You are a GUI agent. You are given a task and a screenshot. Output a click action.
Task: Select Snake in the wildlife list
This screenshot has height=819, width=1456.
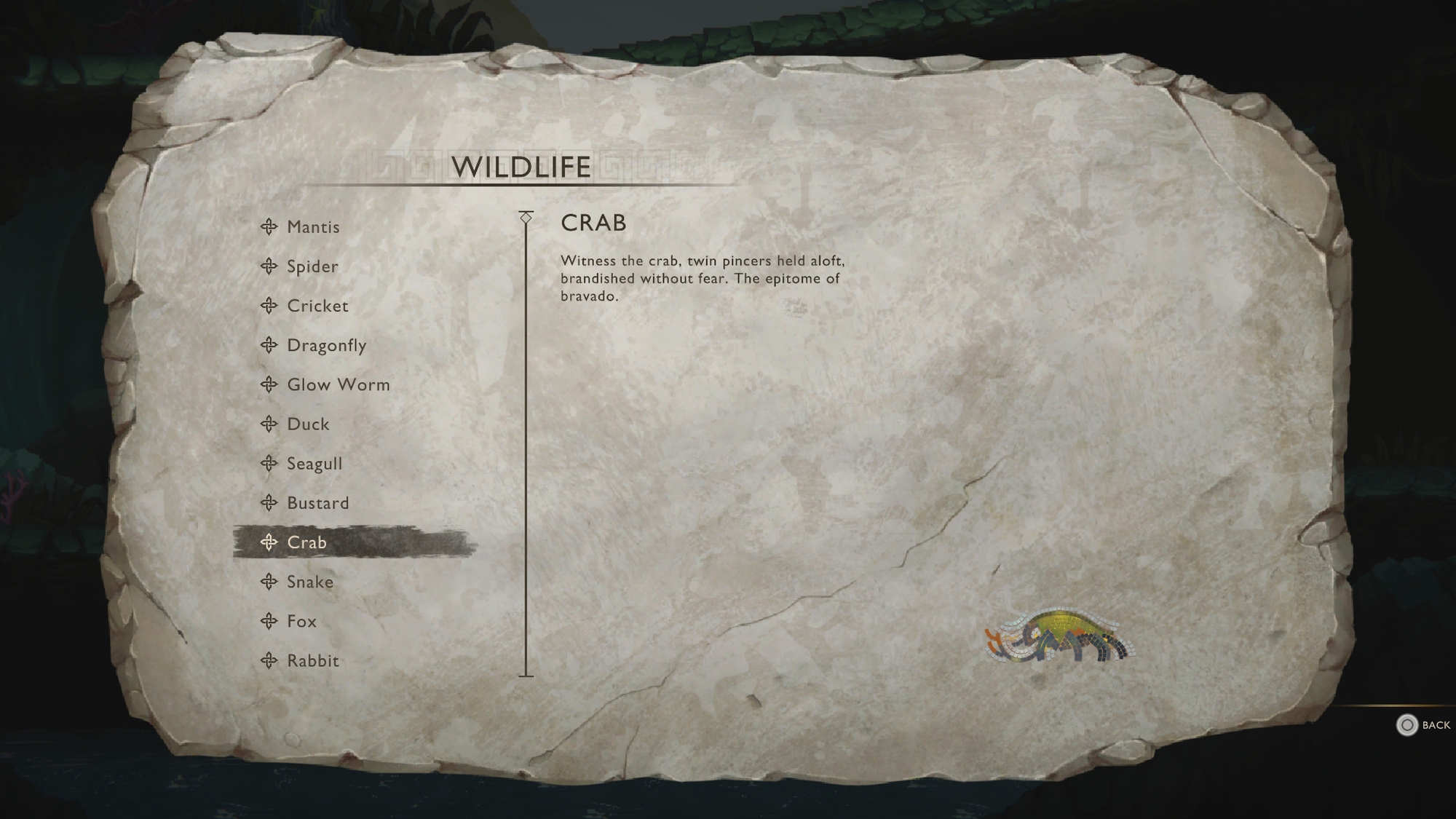point(310,582)
